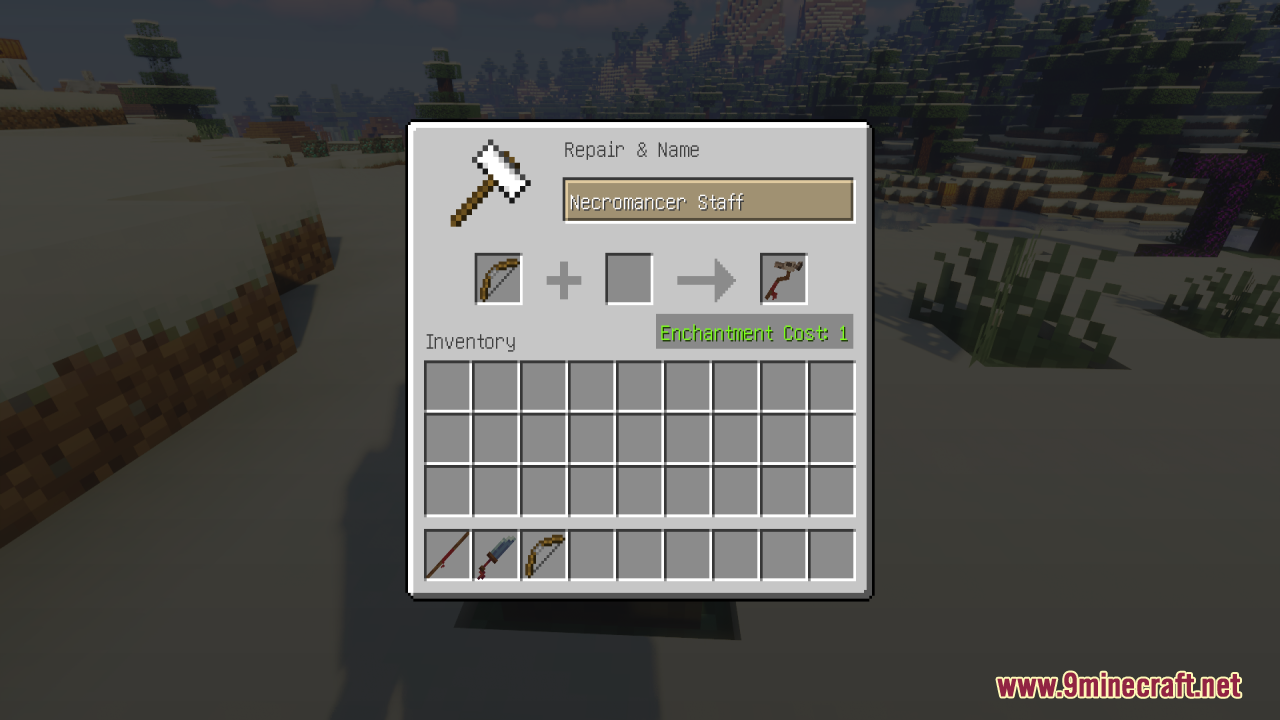Edit the Necromancer Staff name field
1280x720 pixels.
(708, 201)
